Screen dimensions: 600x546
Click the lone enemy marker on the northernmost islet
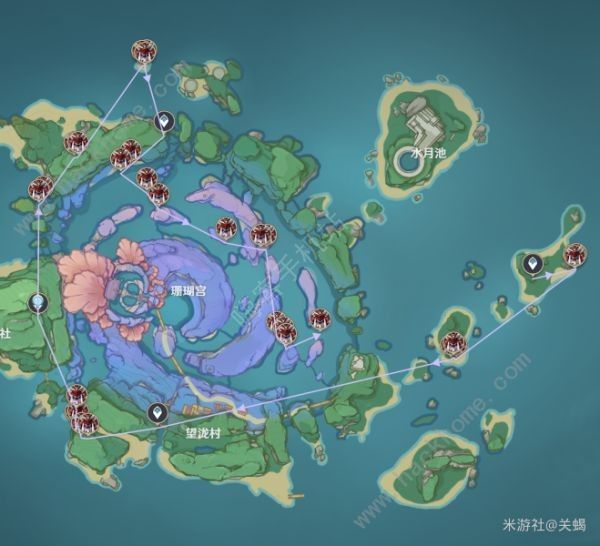tap(143, 53)
